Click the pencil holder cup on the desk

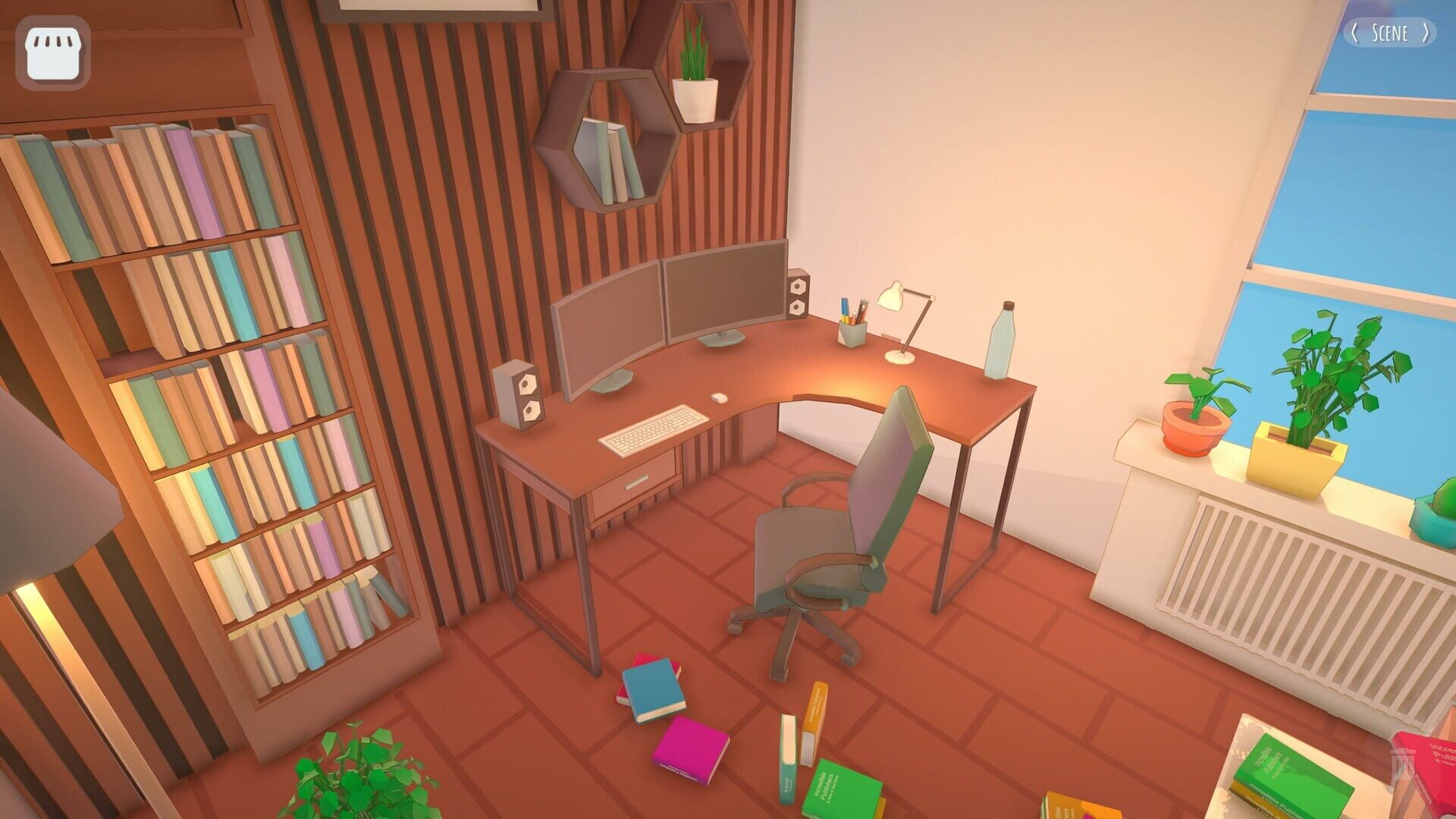pos(851,332)
